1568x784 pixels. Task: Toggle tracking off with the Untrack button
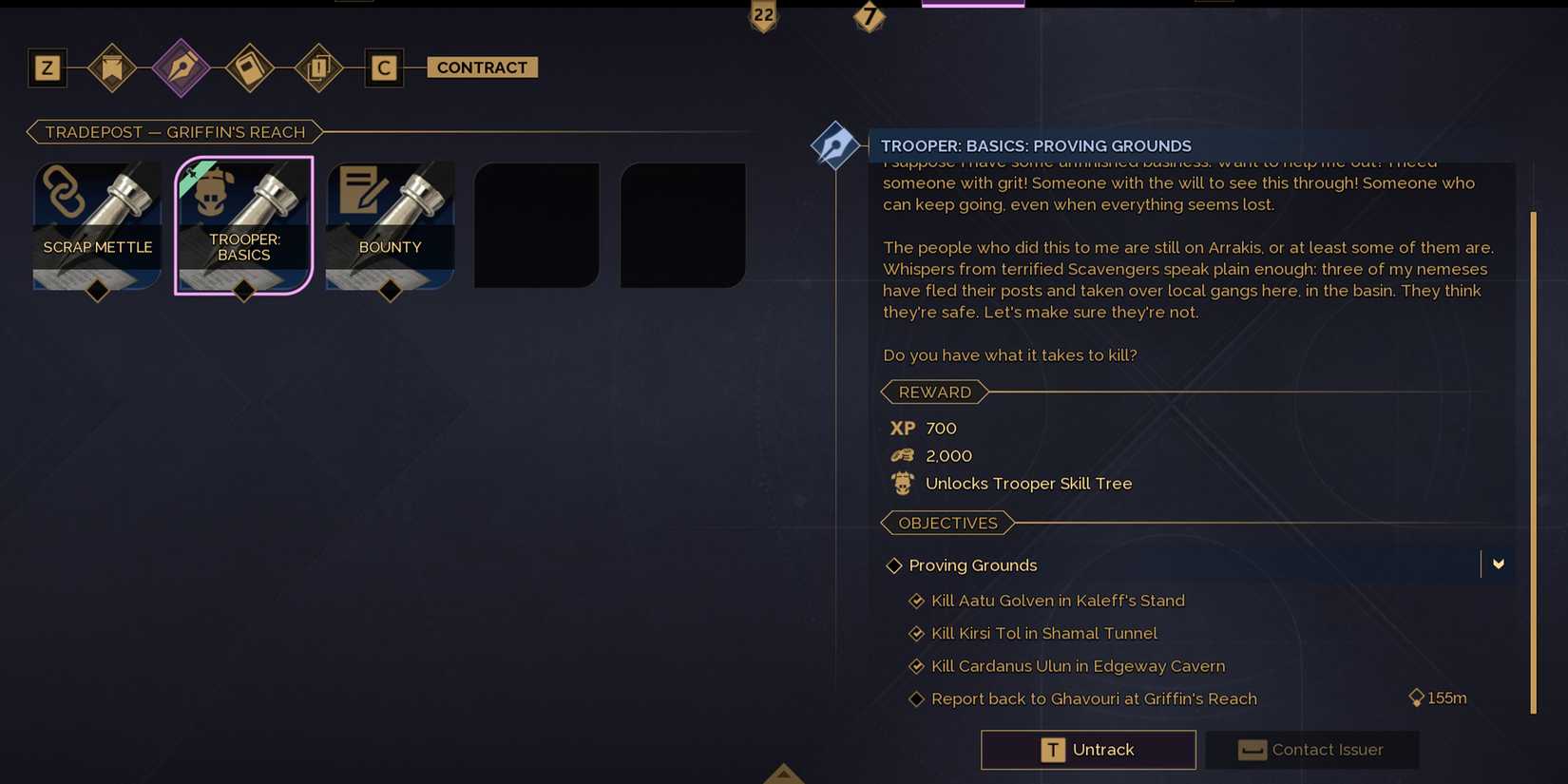point(1087,750)
